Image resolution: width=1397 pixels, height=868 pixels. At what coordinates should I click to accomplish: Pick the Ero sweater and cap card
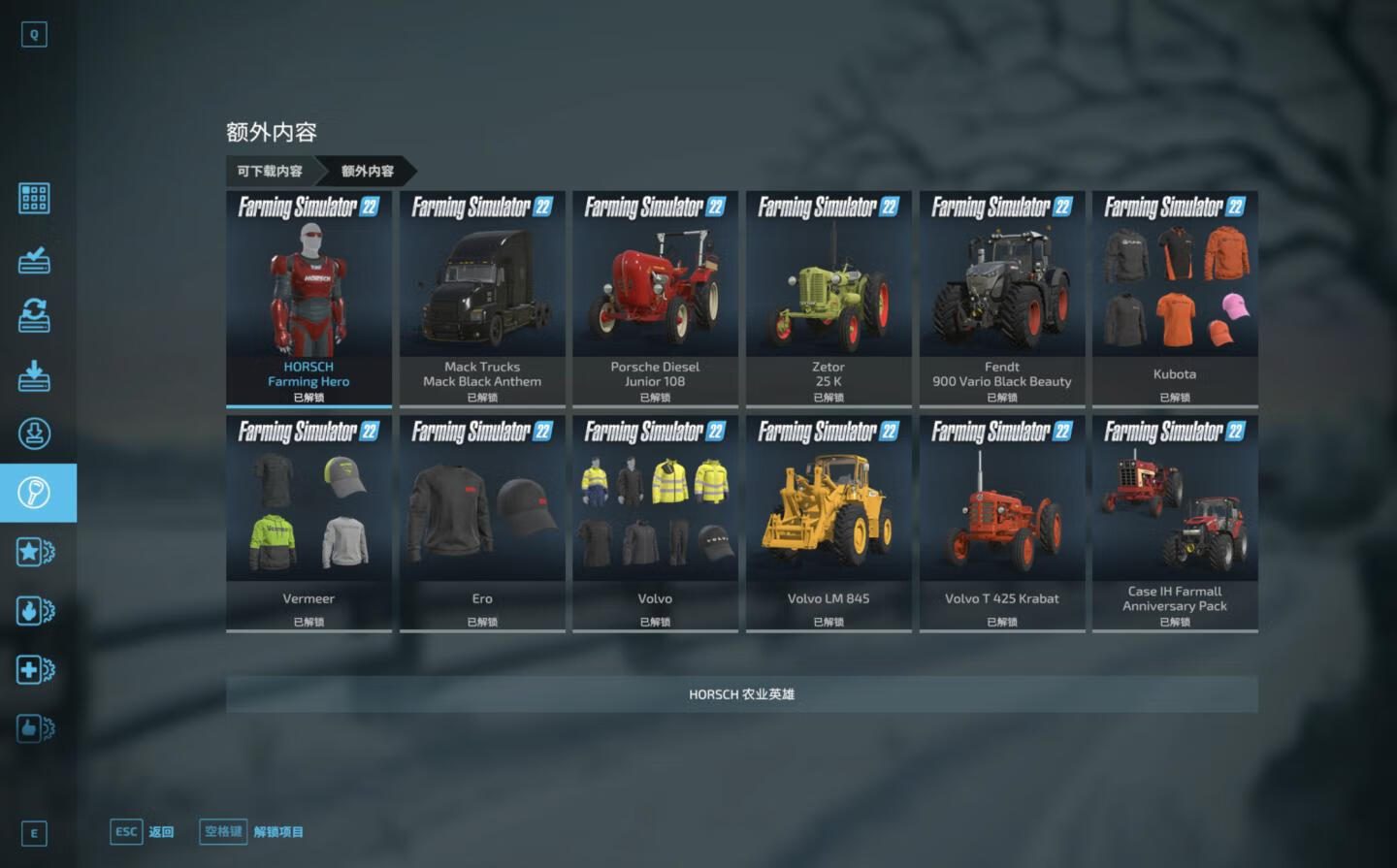482,523
